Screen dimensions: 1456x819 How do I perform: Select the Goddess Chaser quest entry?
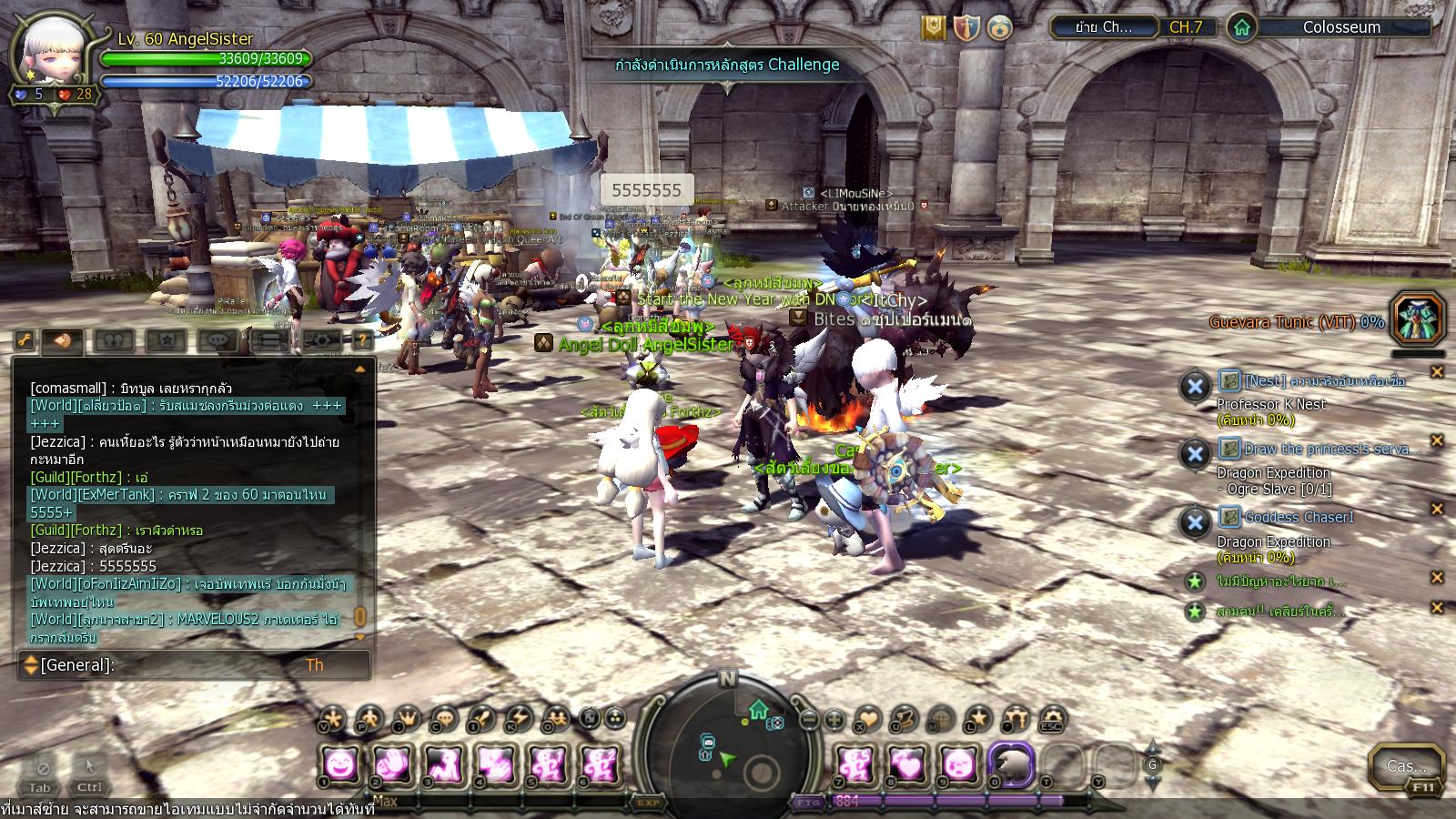pos(1299,518)
